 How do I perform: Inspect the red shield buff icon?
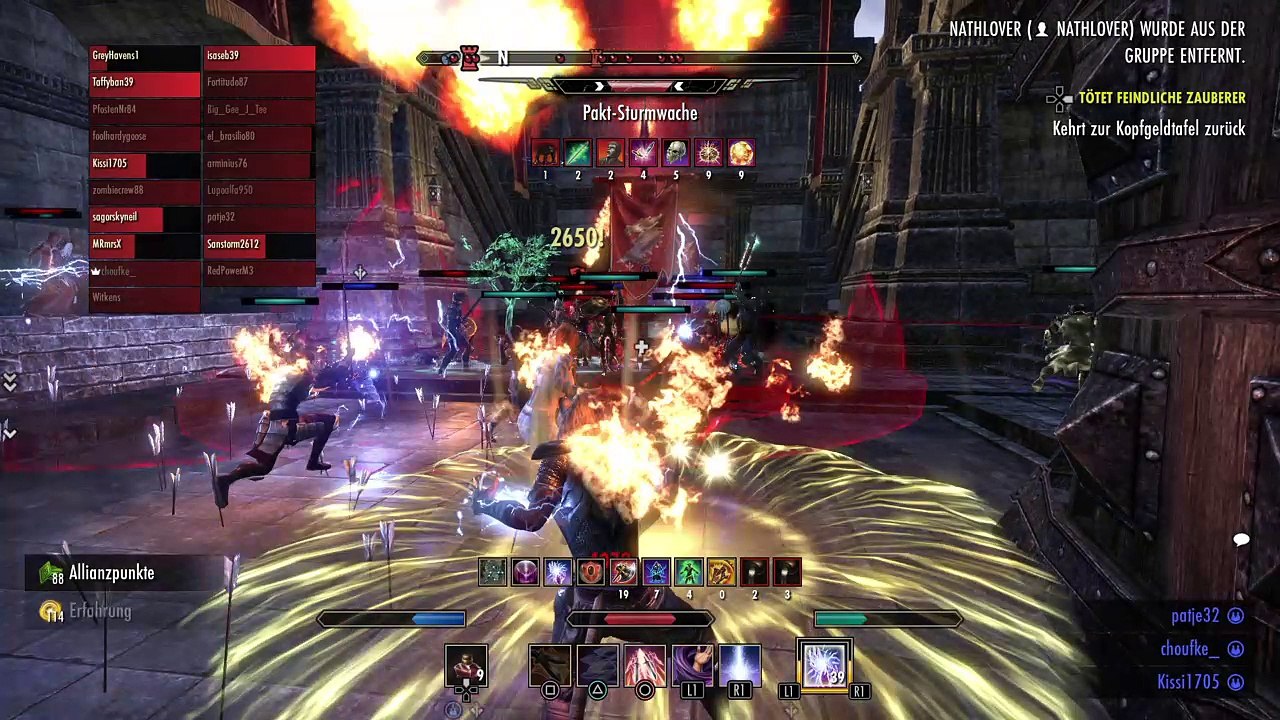[591, 572]
